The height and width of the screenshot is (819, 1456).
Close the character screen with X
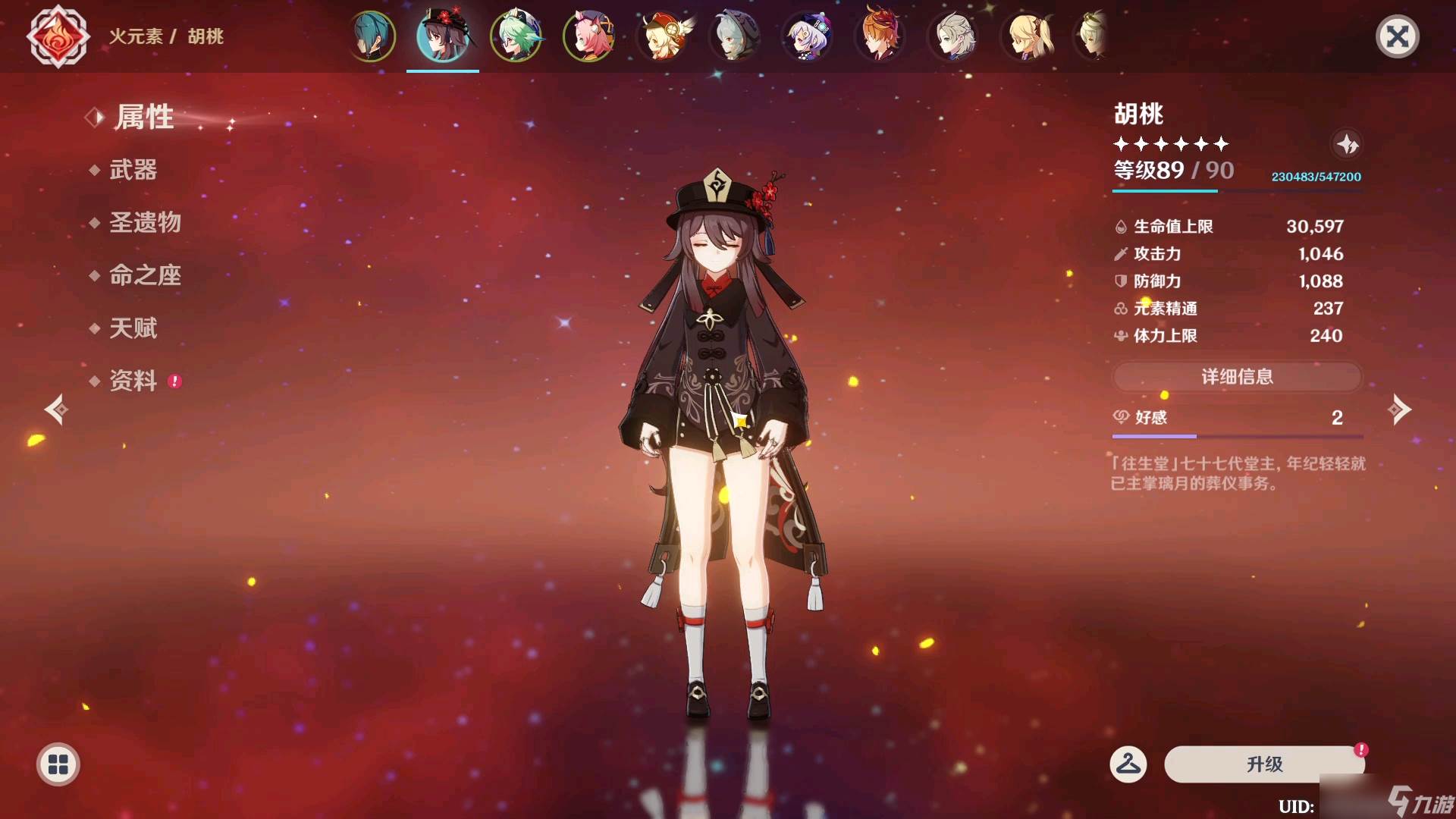coord(1397,36)
